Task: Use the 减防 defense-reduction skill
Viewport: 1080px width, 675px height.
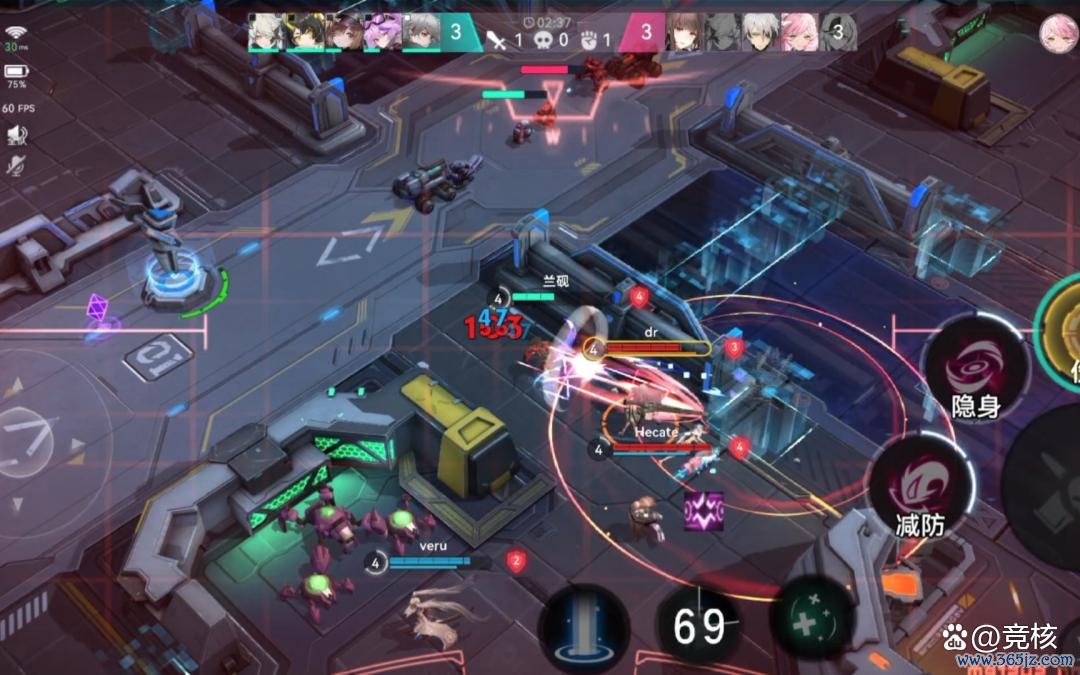Action: click(x=920, y=488)
